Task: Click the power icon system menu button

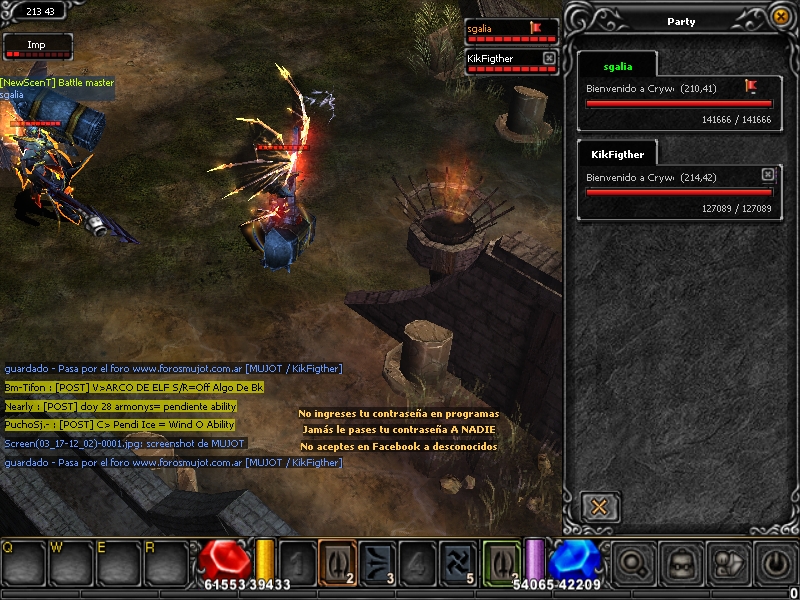Action: (x=777, y=563)
